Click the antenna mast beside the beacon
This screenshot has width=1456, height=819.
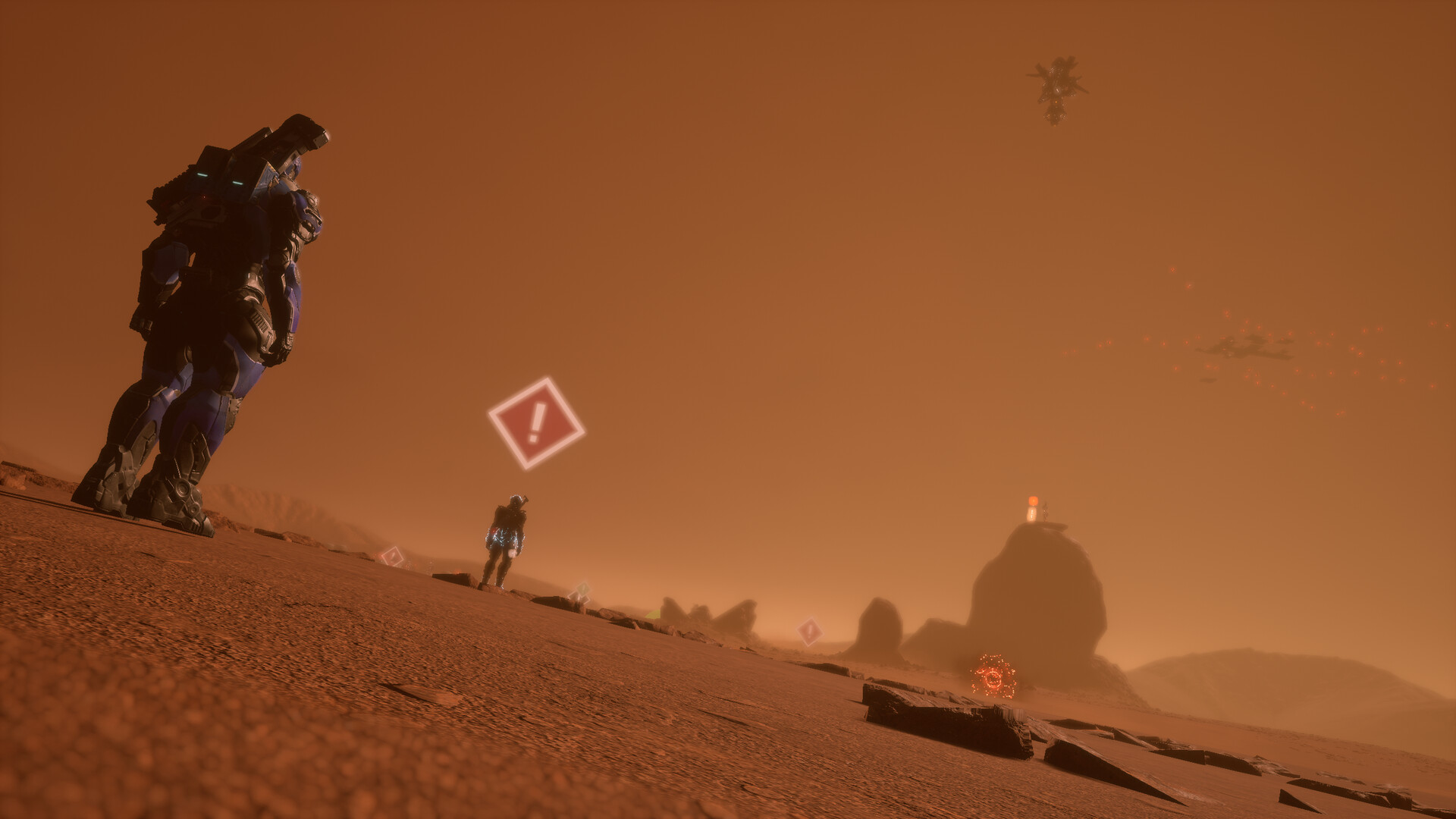tap(1045, 513)
